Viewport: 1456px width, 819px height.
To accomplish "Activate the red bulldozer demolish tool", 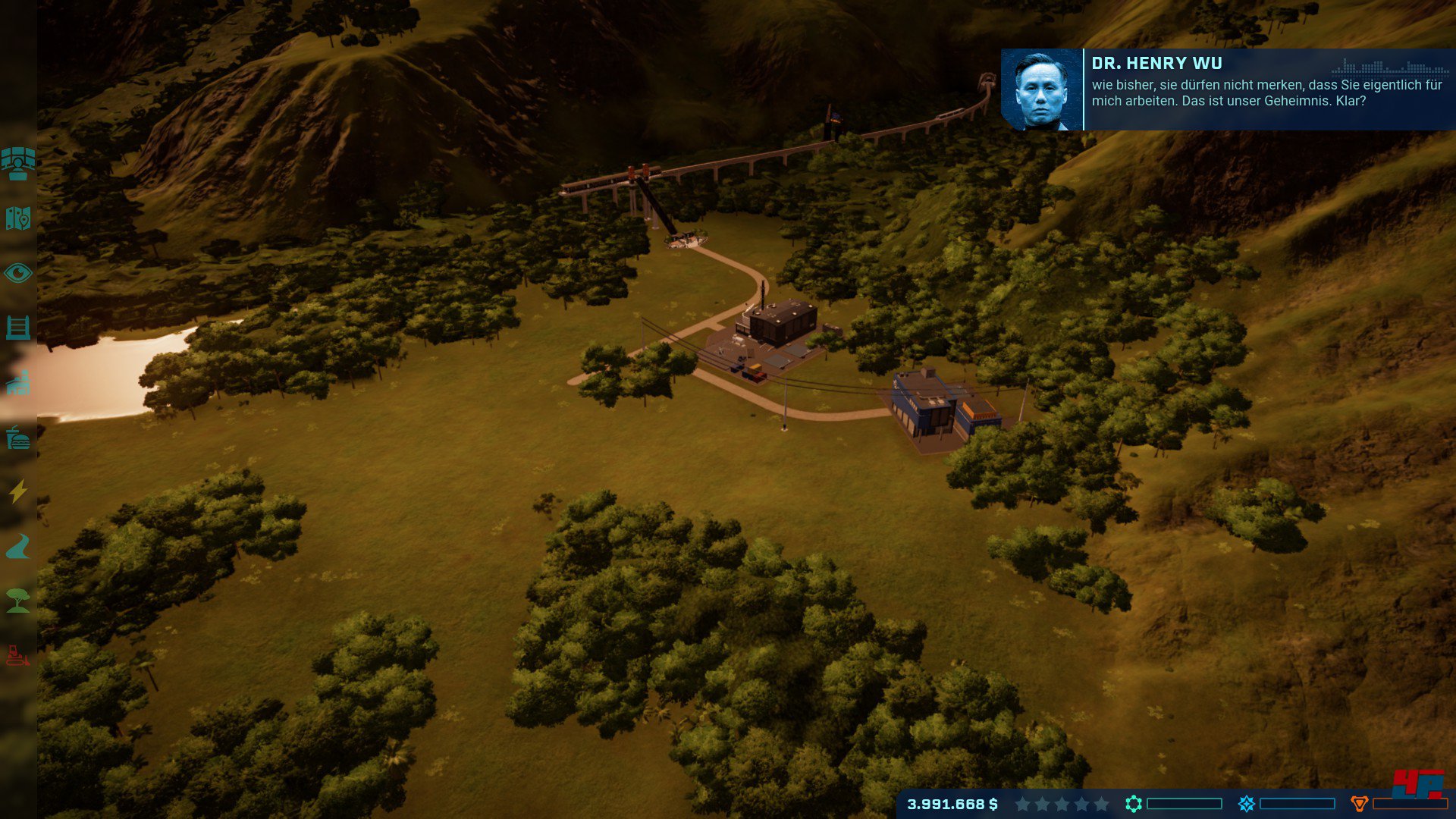I will tap(18, 655).
